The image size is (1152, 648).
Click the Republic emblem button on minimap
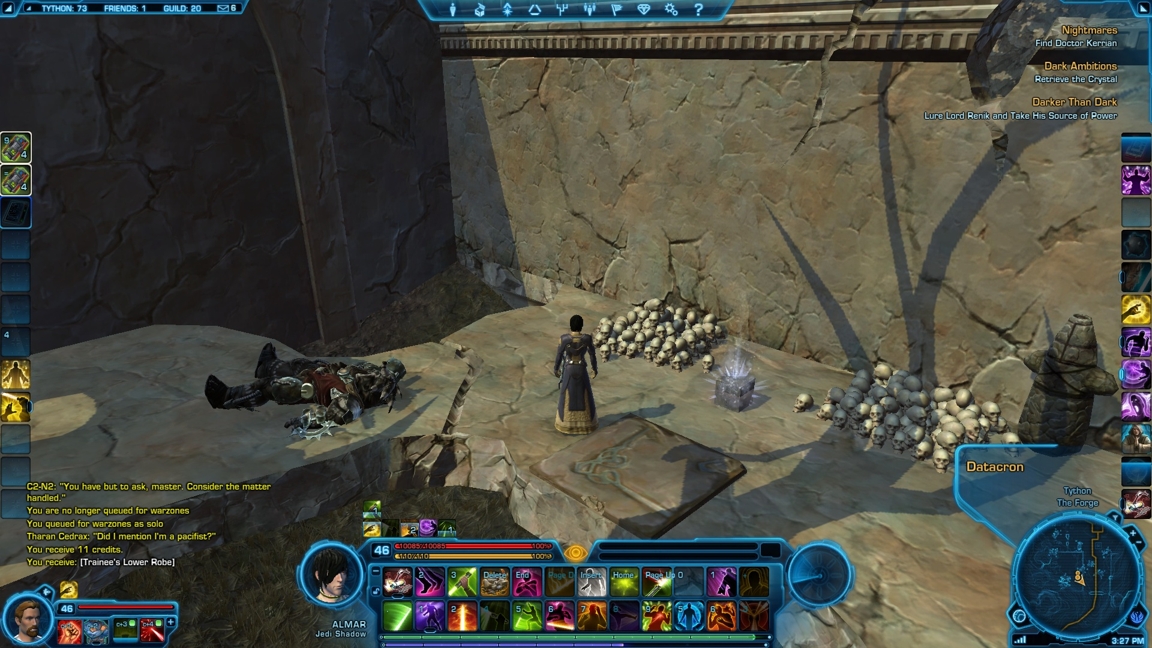pyautogui.click(x=1137, y=616)
